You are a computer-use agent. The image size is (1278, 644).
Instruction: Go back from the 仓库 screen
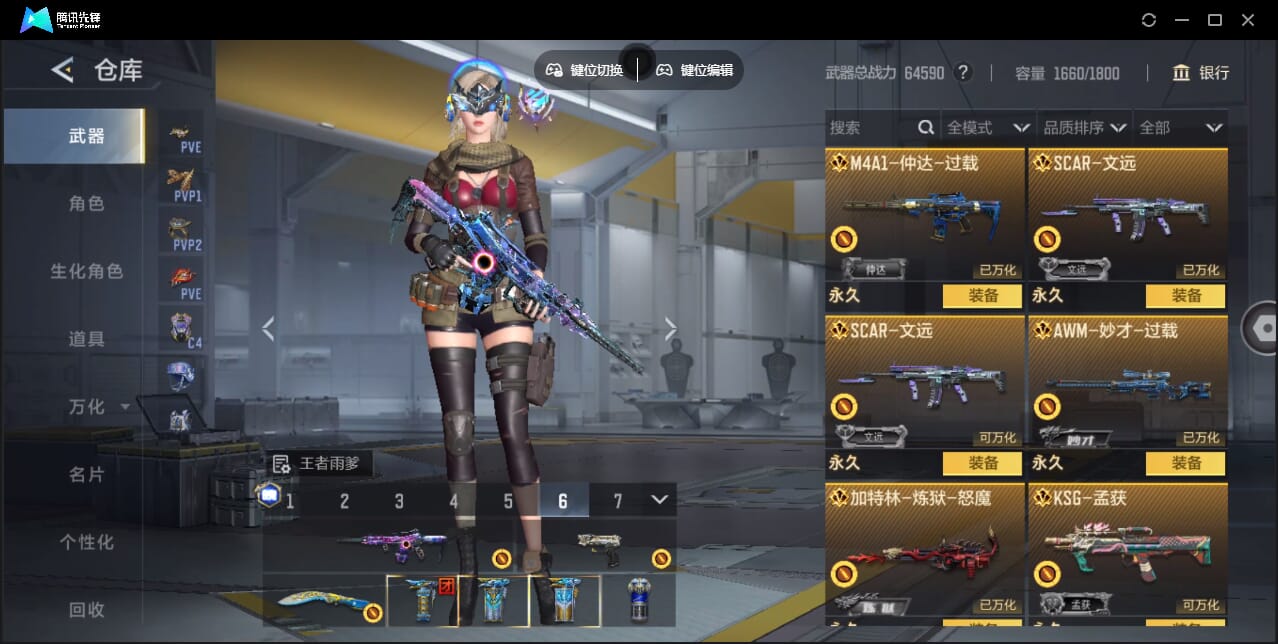tap(63, 70)
